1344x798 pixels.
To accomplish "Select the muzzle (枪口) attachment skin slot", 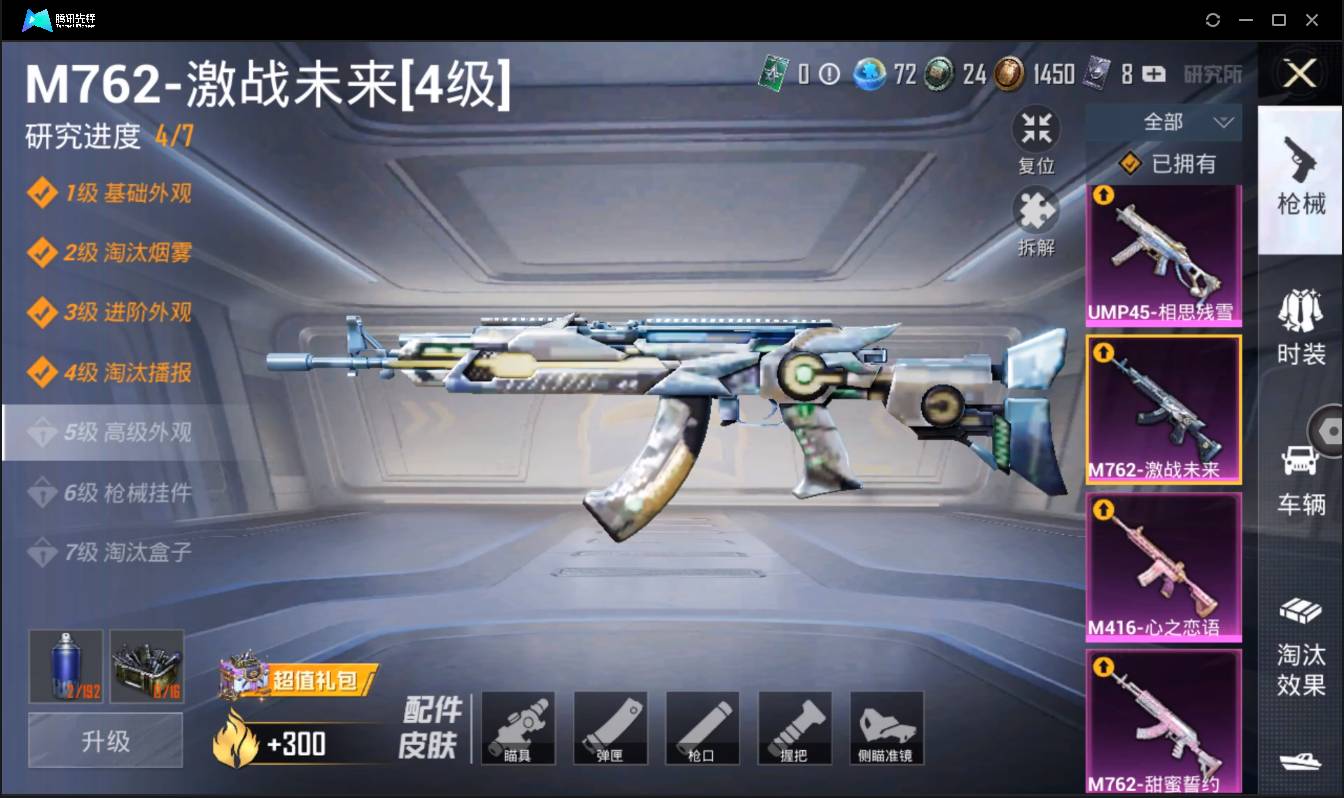I will point(703,728).
